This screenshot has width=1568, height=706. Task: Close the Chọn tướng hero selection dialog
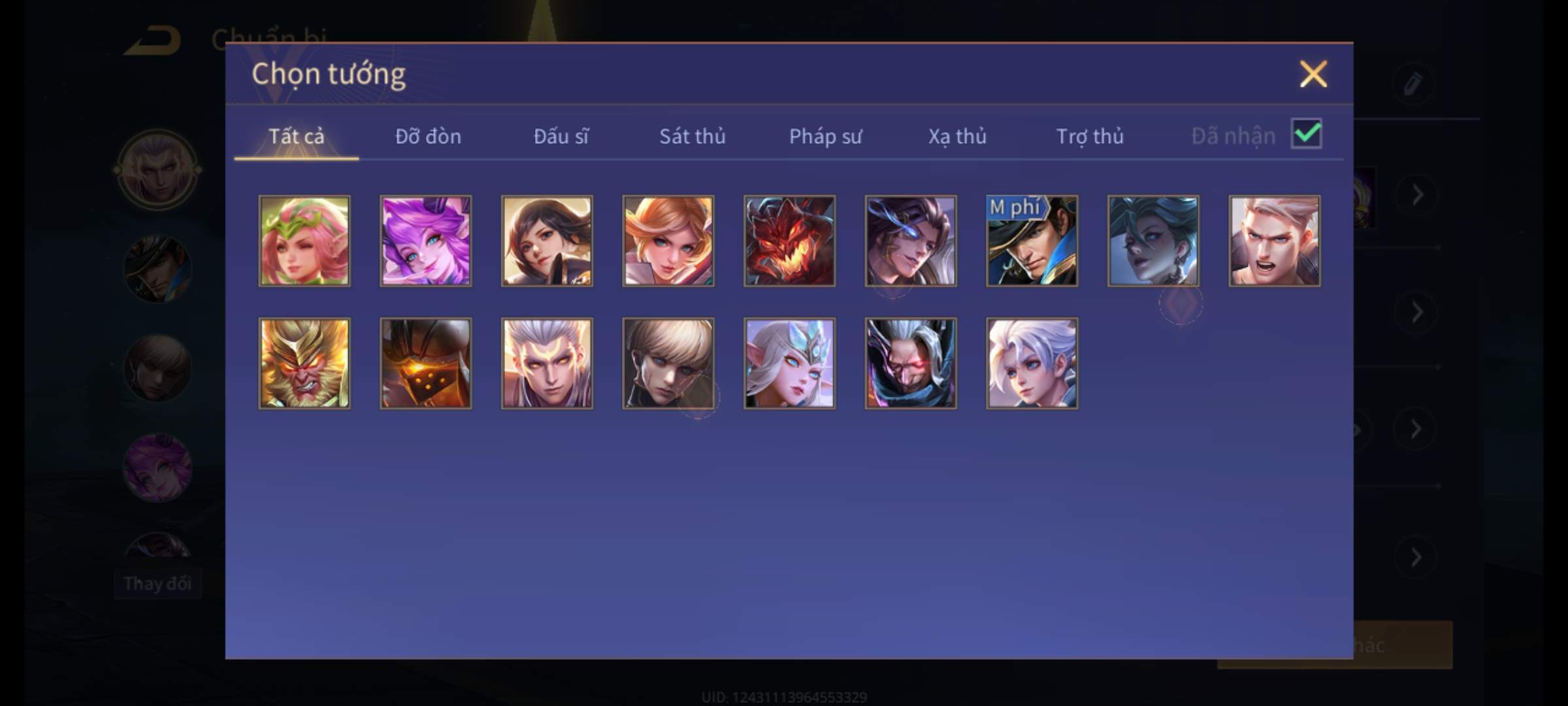(1313, 74)
